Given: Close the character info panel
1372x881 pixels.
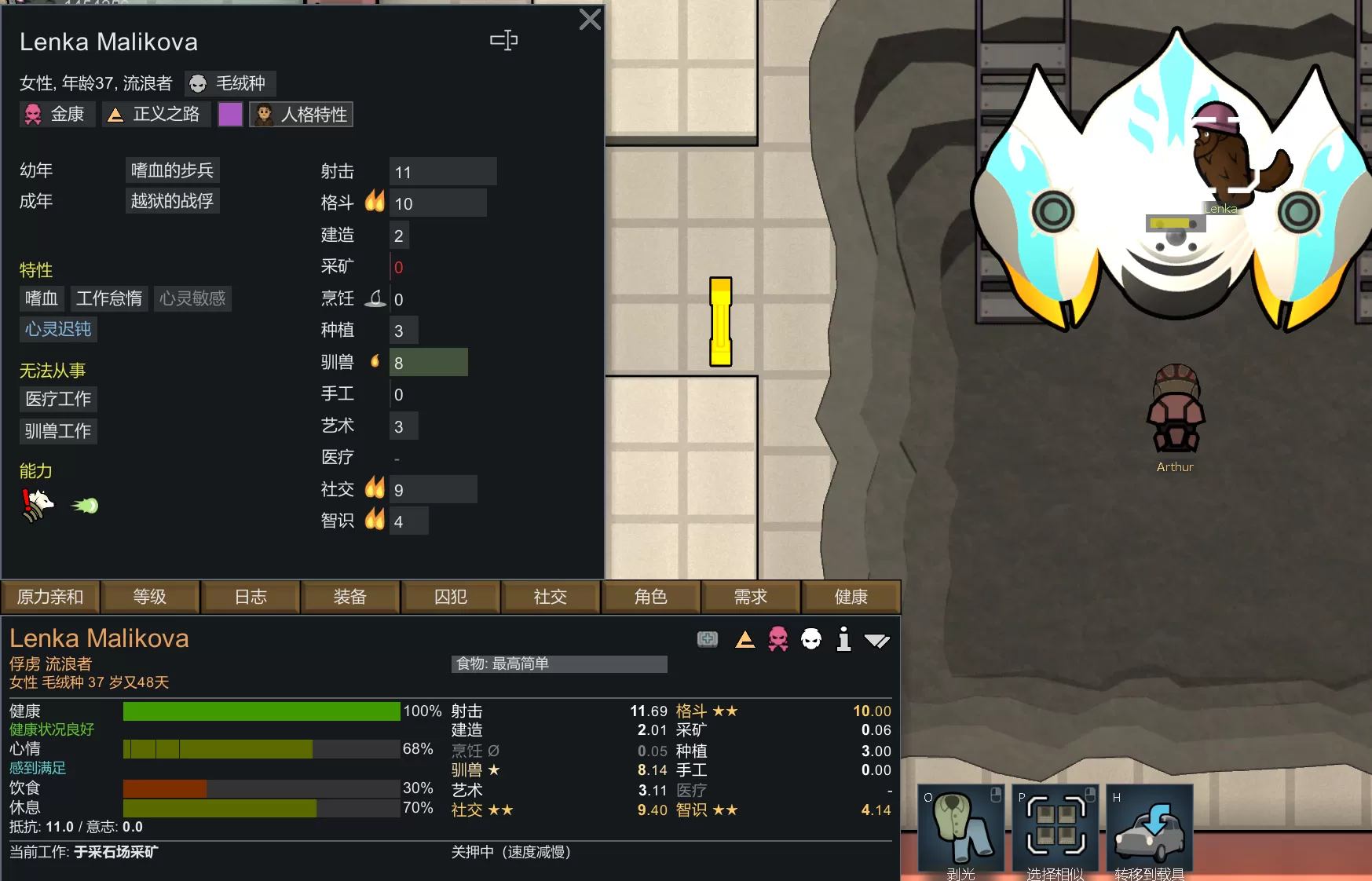Looking at the screenshot, I should (589, 20).
